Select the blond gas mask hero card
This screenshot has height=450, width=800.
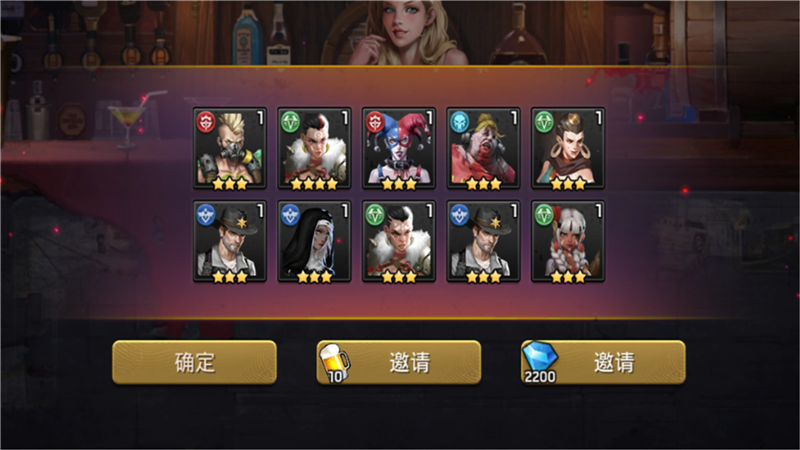pos(229,148)
